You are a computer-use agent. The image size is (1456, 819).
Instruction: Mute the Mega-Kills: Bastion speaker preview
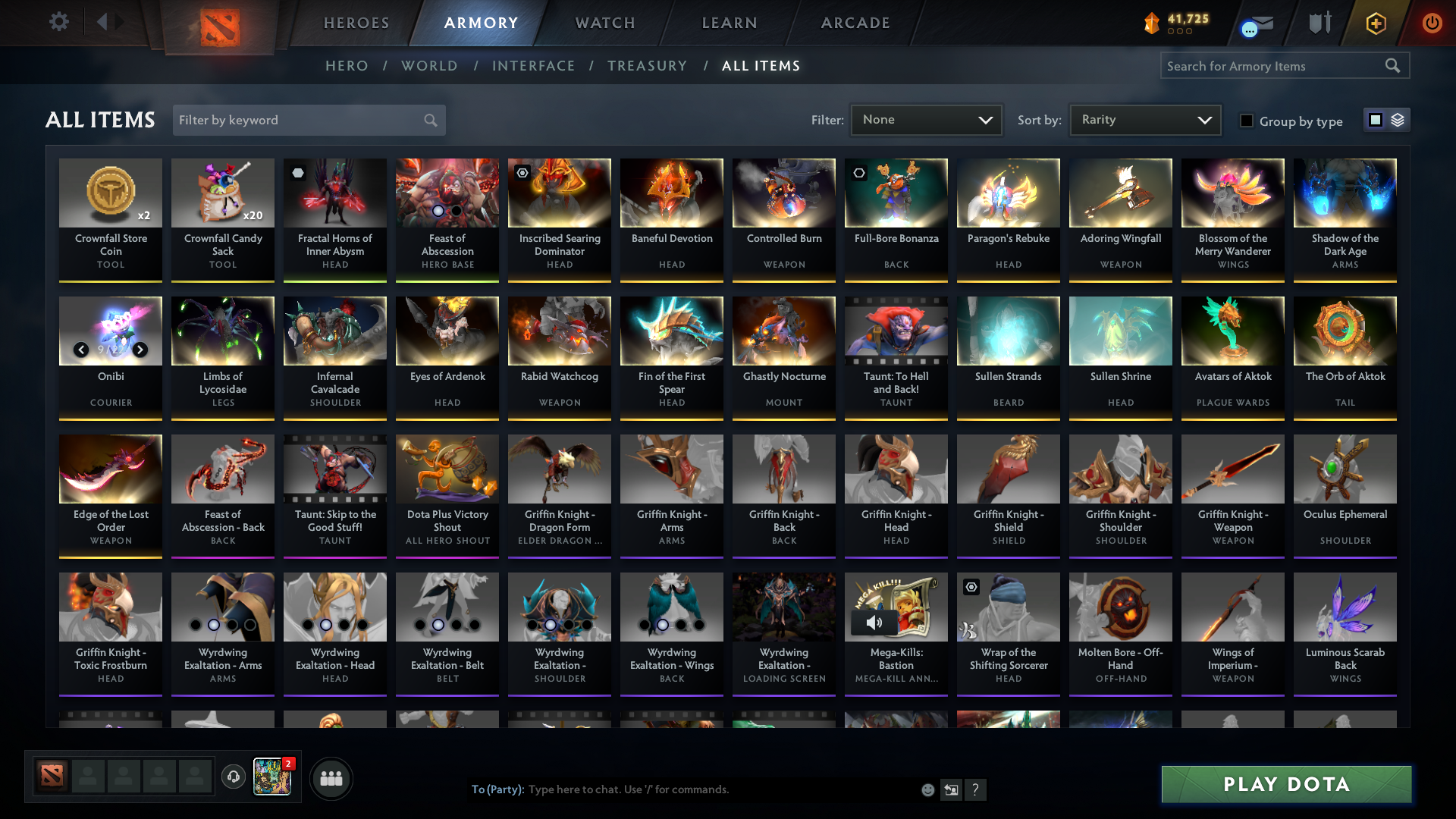874,623
